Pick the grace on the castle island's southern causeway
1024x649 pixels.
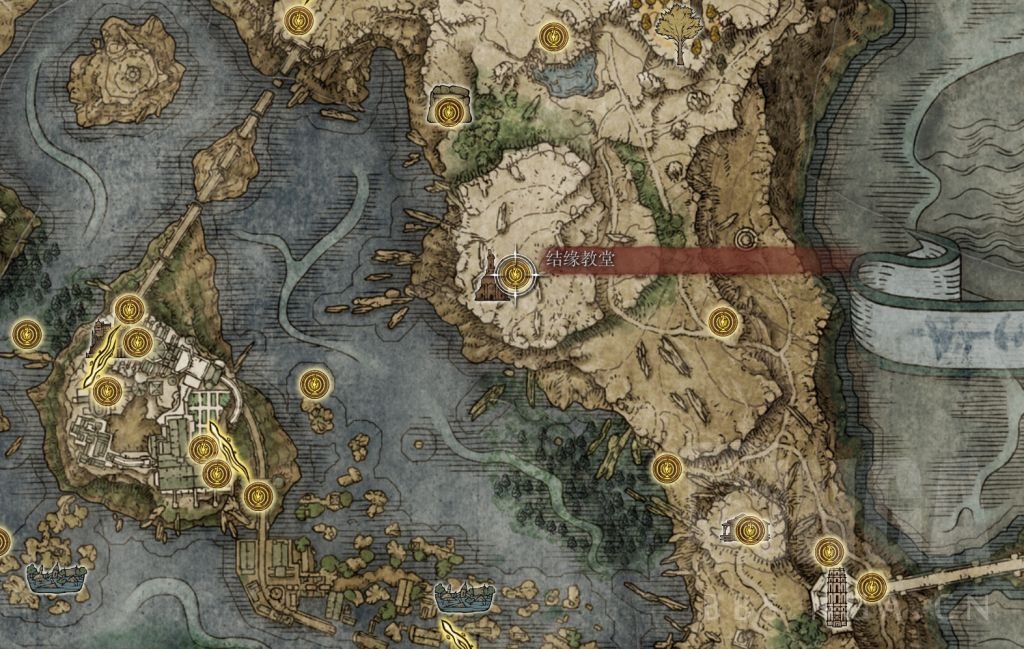click(x=258, y=495)
